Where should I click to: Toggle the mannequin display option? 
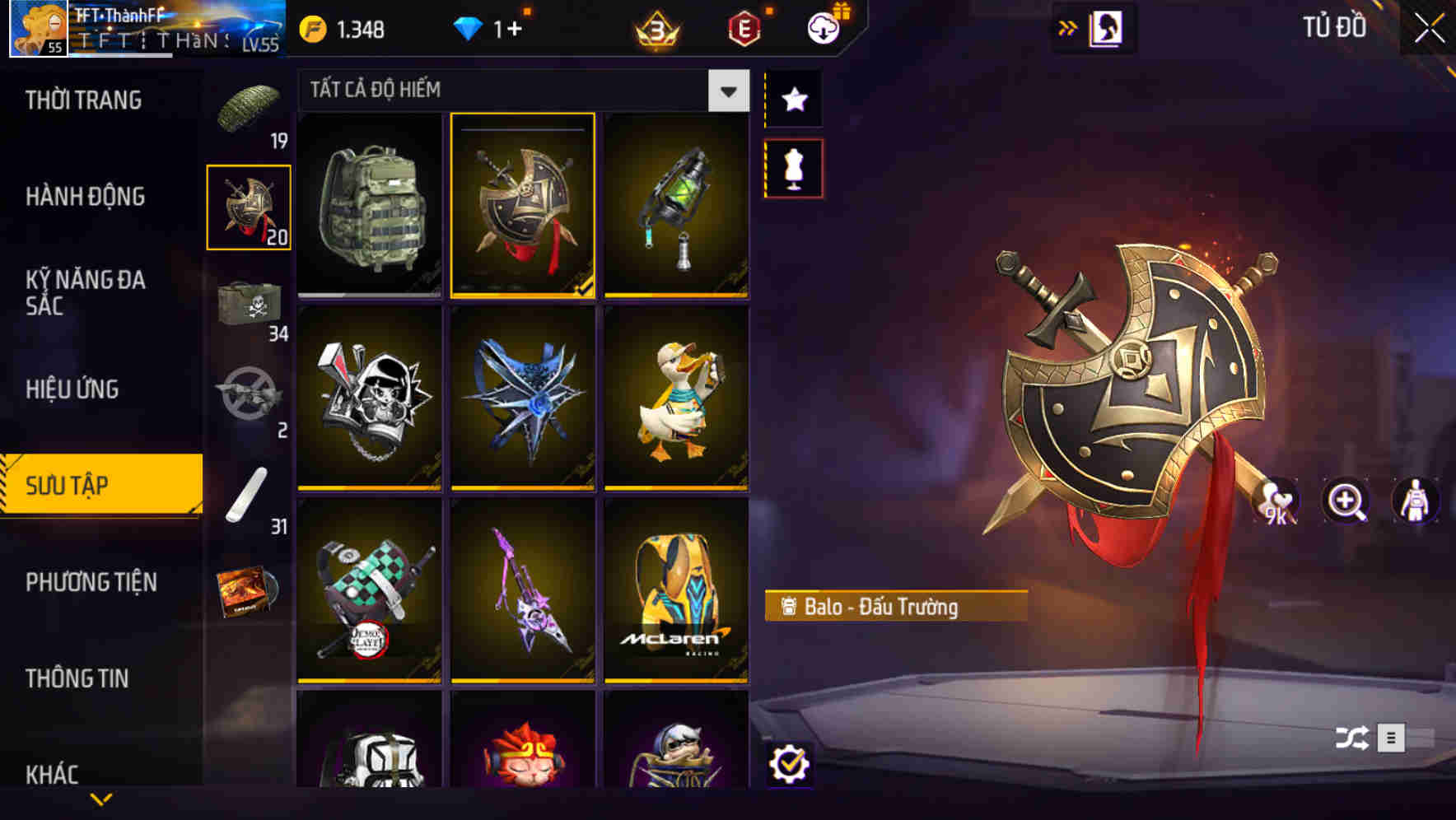[792, 168]
